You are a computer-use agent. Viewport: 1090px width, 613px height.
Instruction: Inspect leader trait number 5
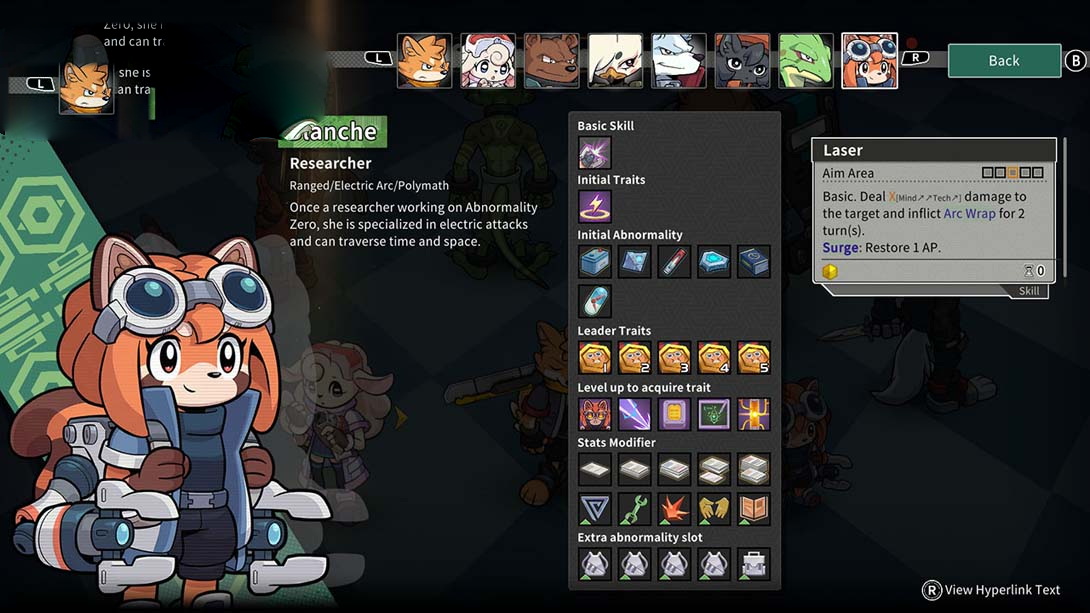[754, 357]
